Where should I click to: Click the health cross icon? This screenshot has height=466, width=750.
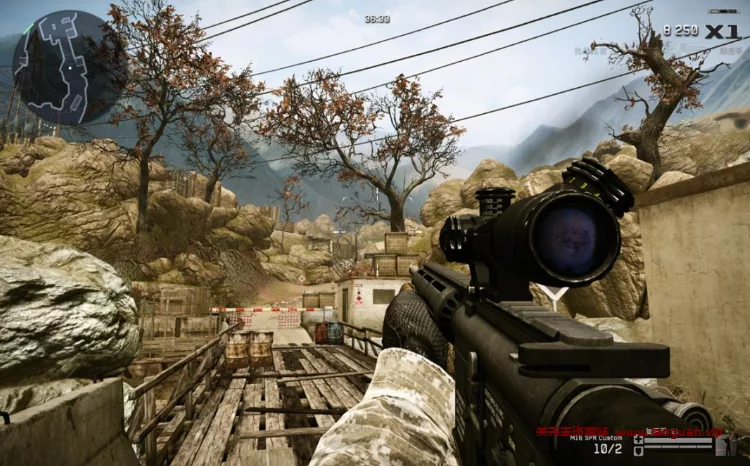tap(638, 439)
